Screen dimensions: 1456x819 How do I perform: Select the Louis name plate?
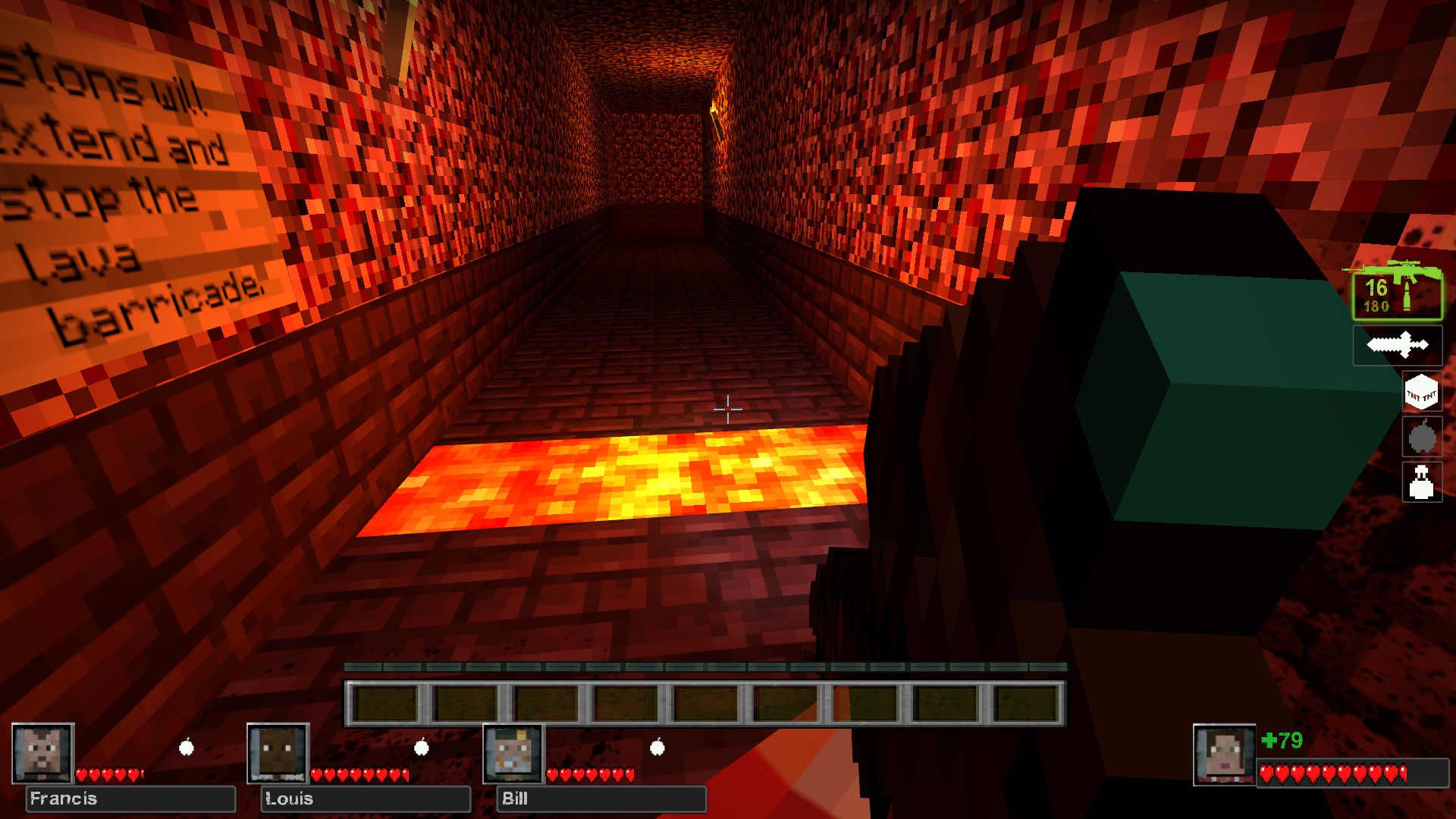pos(366,799)
